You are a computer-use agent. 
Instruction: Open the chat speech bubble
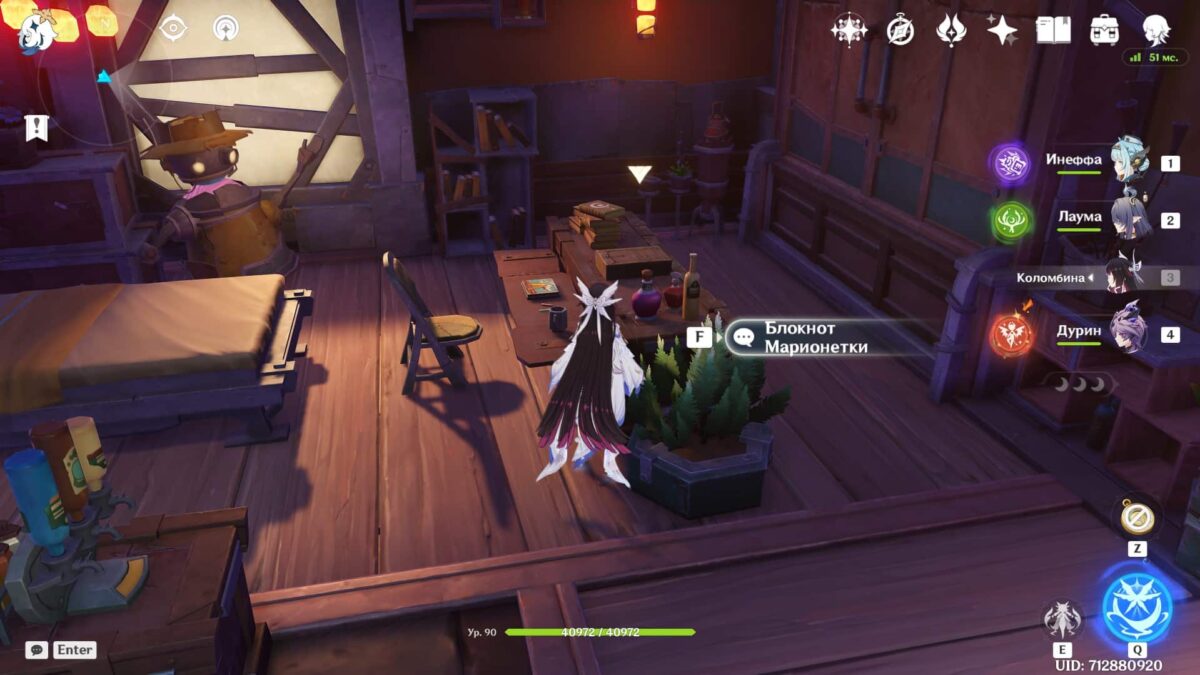coord(36,650)
